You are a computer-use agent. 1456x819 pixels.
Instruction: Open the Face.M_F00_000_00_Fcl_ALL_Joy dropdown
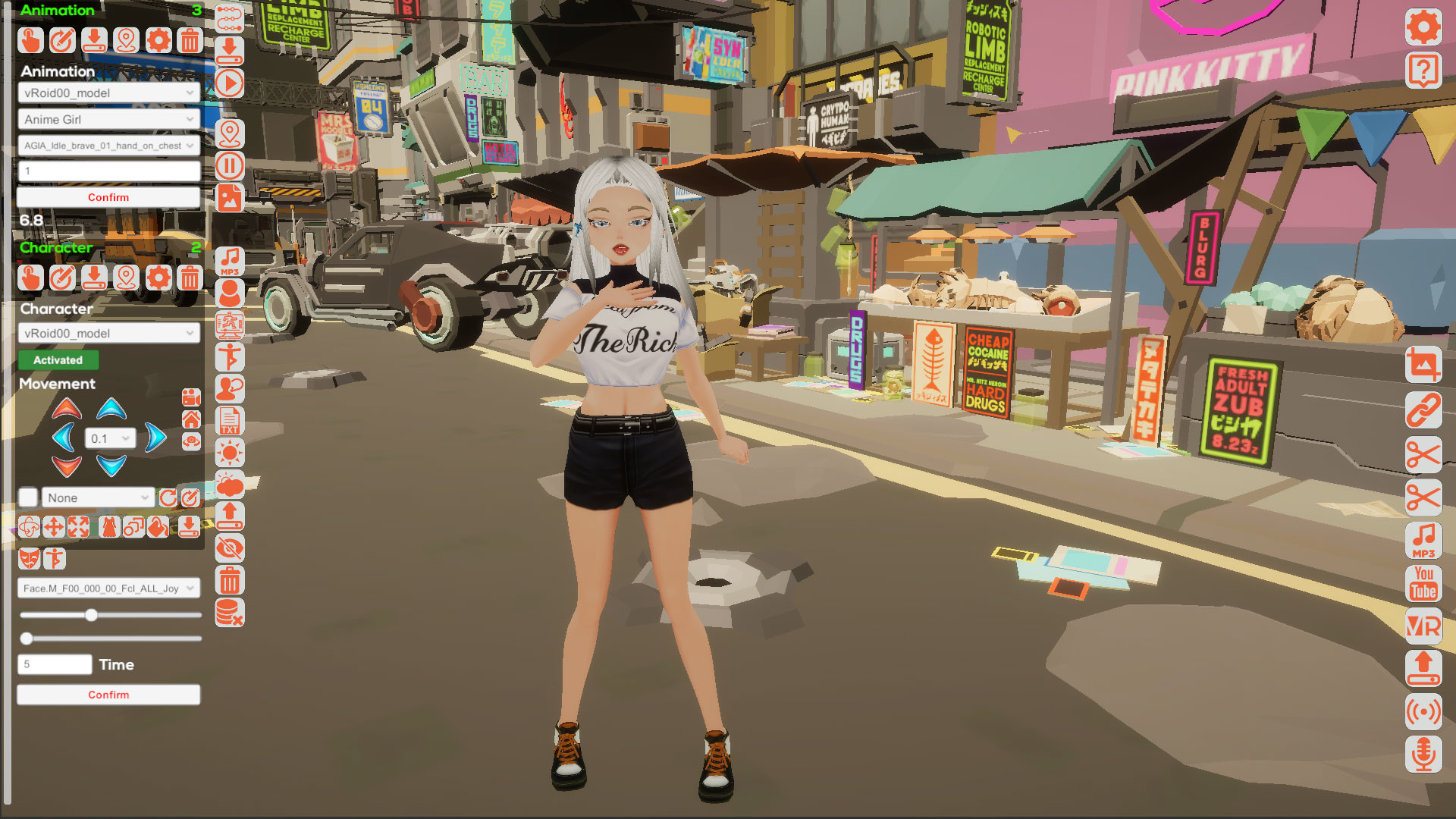click(108, 588)
